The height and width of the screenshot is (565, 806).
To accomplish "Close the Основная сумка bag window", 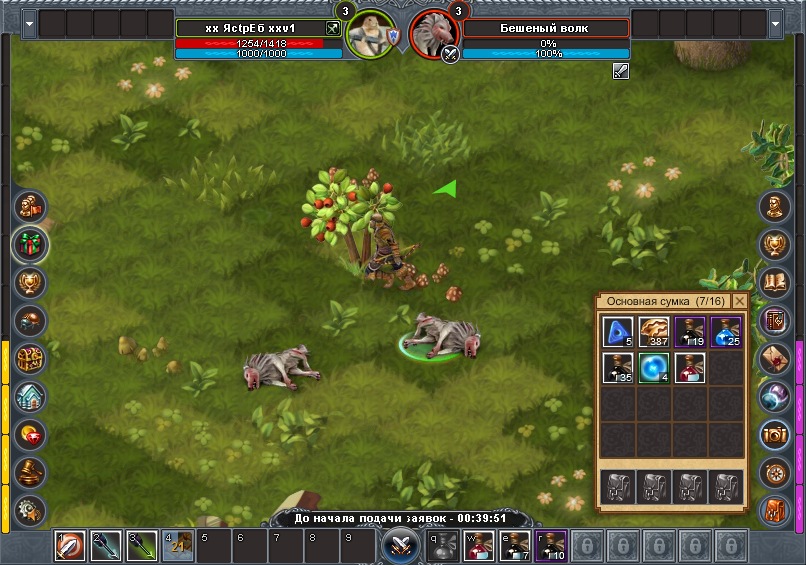I will tap(739, 301).
